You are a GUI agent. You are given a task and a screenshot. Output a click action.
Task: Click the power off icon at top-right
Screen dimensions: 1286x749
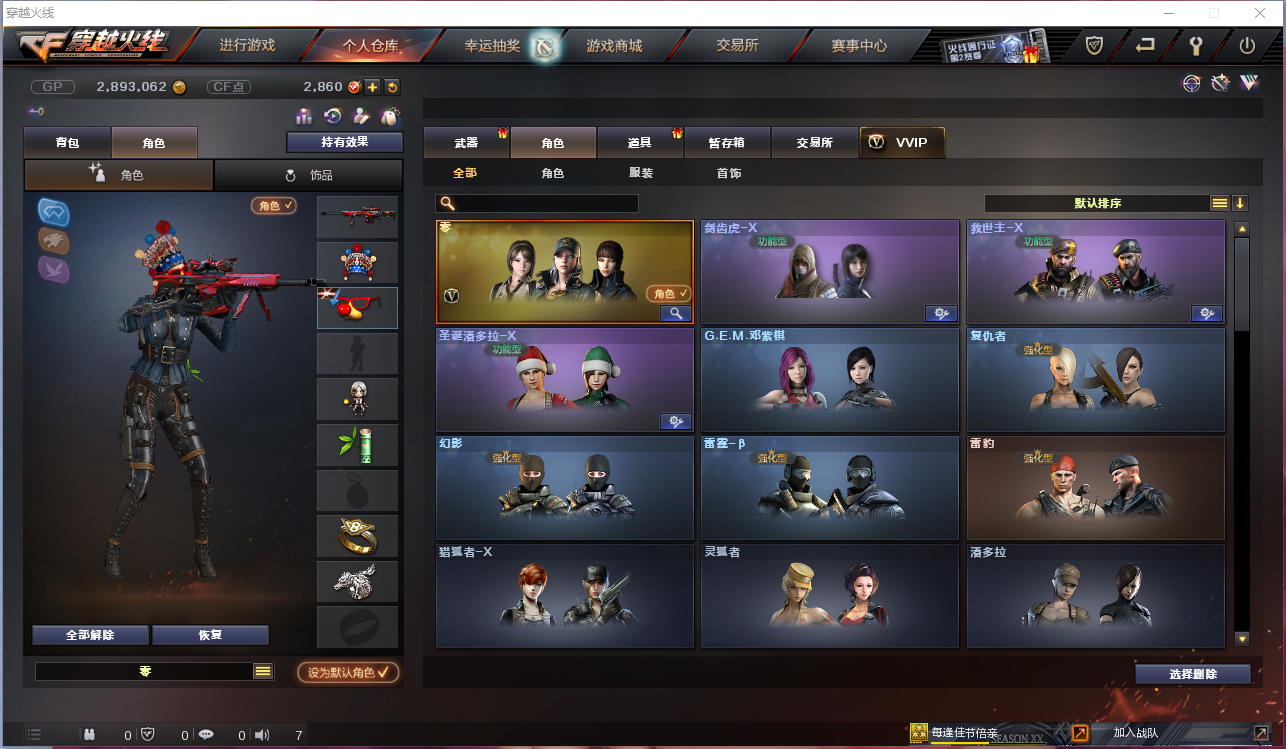click(x=1249, y=45)
